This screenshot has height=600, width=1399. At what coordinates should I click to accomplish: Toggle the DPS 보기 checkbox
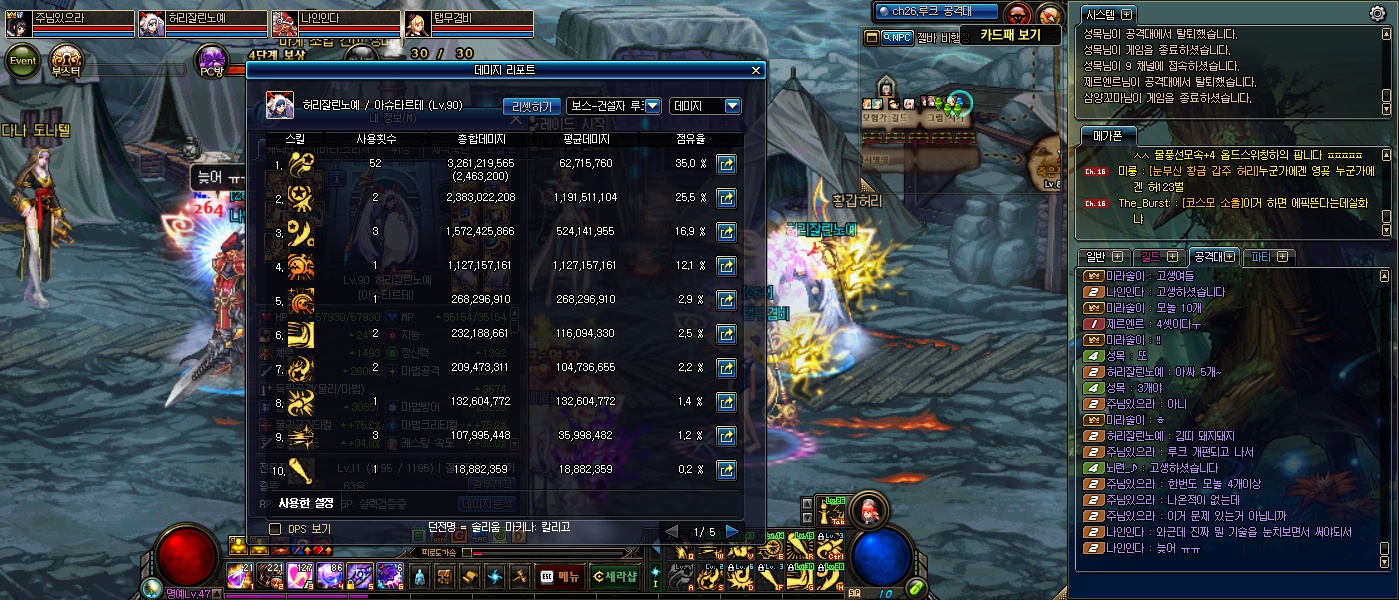coord(275,528)
